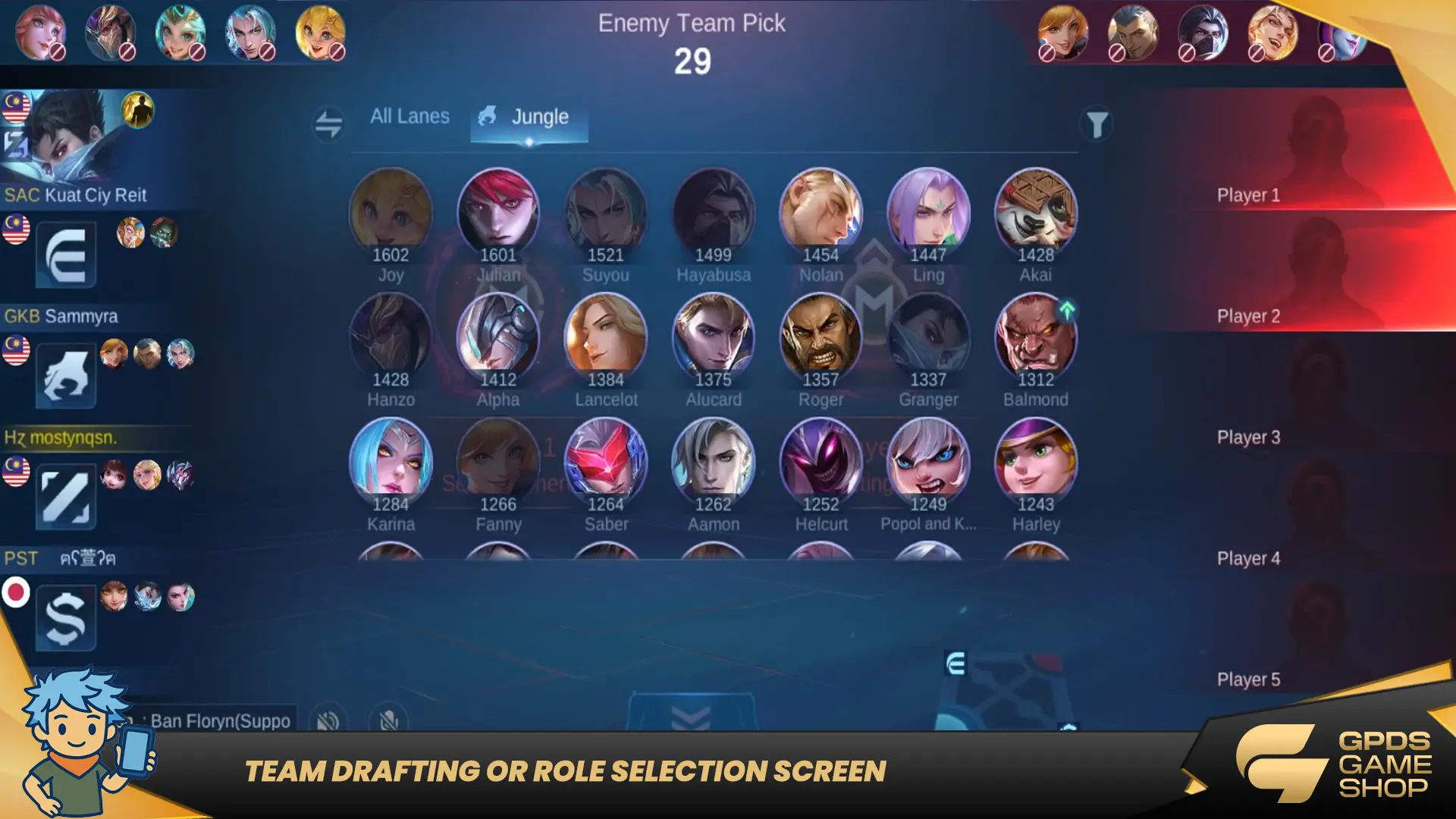1456x819 pixels.
Task: Expand the double-chevron panel at bottom
Action: point(691,715)
